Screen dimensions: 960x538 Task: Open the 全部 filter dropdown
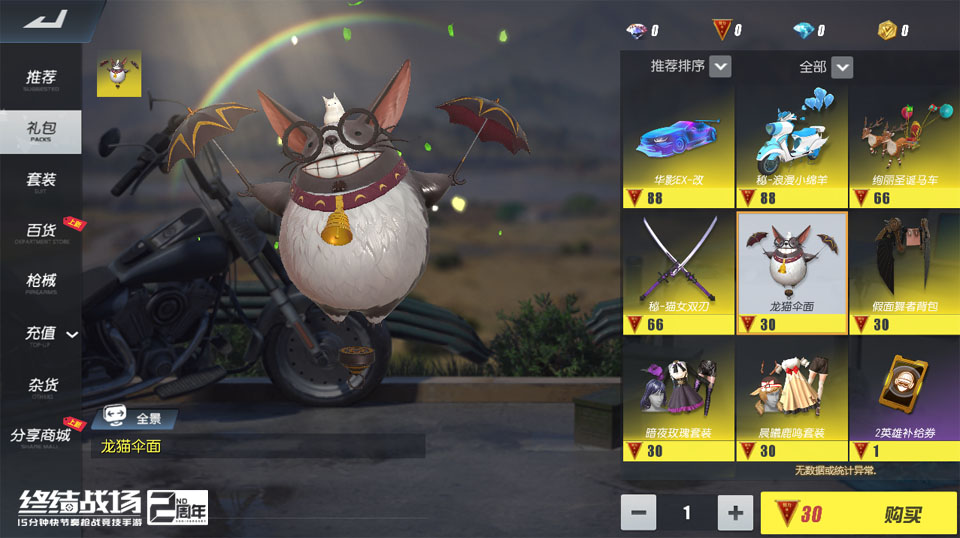(x=825, y=67)
